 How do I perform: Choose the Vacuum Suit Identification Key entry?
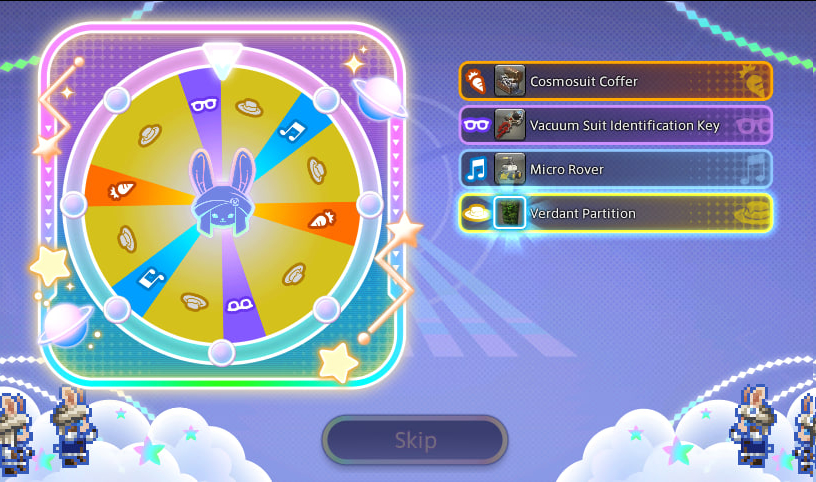615,125
